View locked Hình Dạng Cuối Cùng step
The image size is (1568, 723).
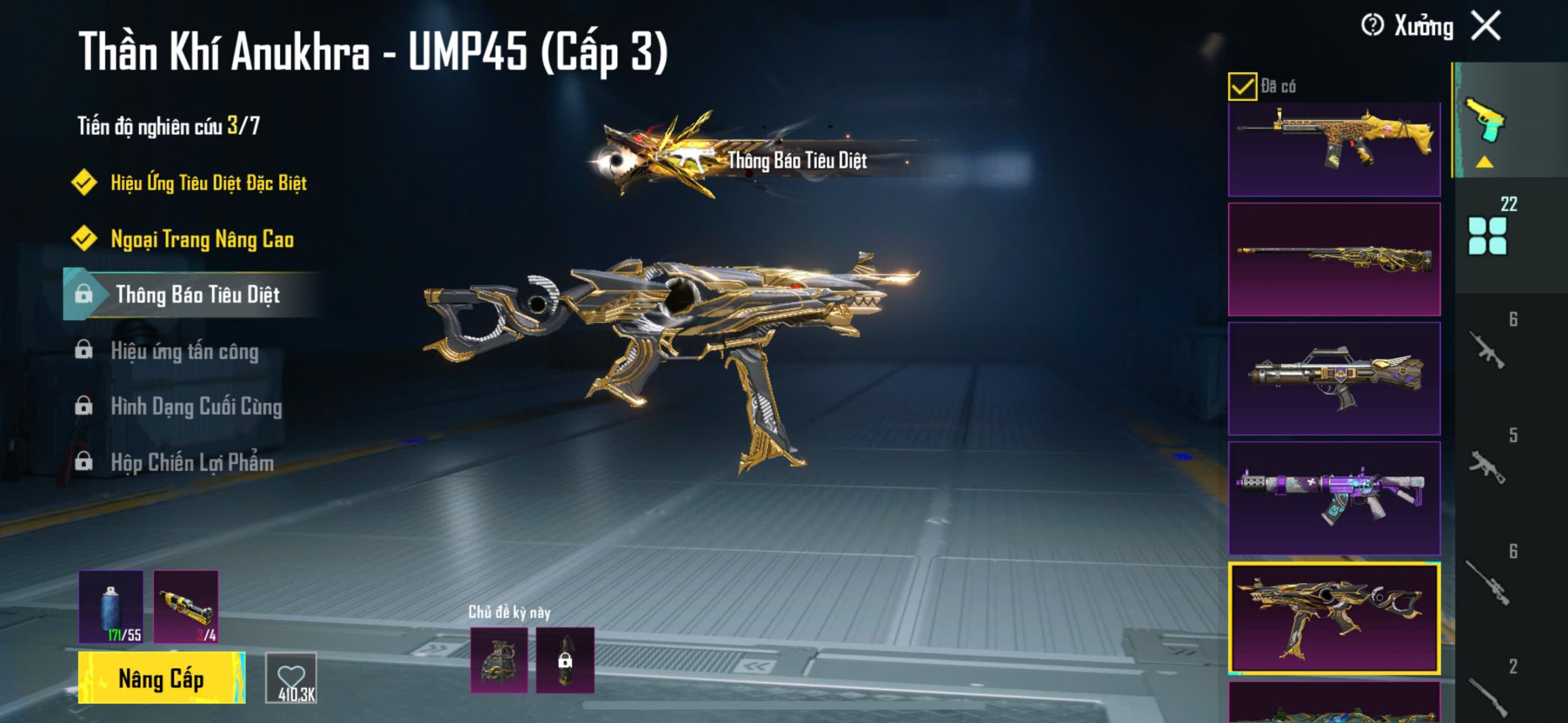tap(196, 406)
